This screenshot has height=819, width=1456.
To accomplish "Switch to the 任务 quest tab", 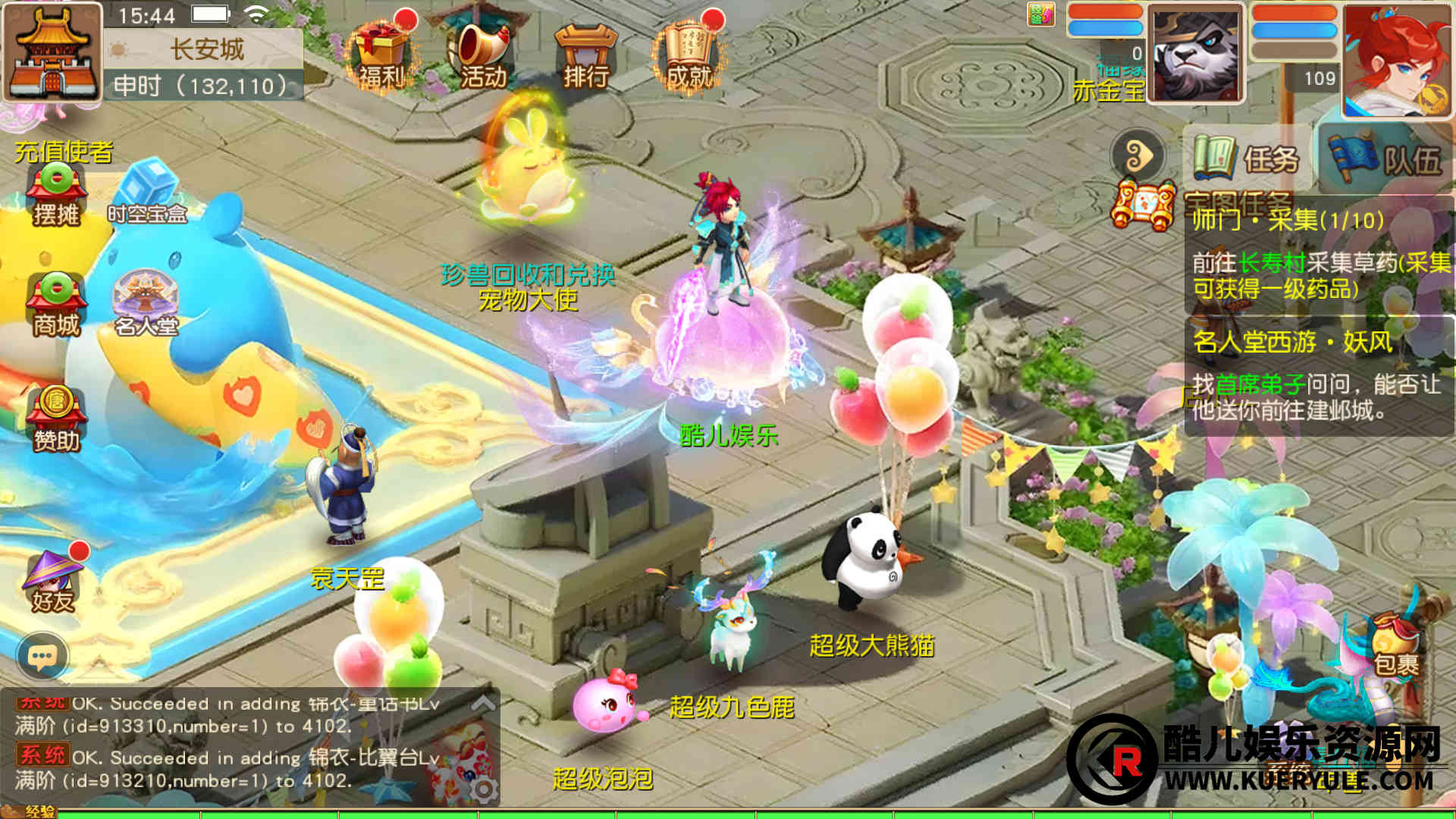I will 1247,158.
